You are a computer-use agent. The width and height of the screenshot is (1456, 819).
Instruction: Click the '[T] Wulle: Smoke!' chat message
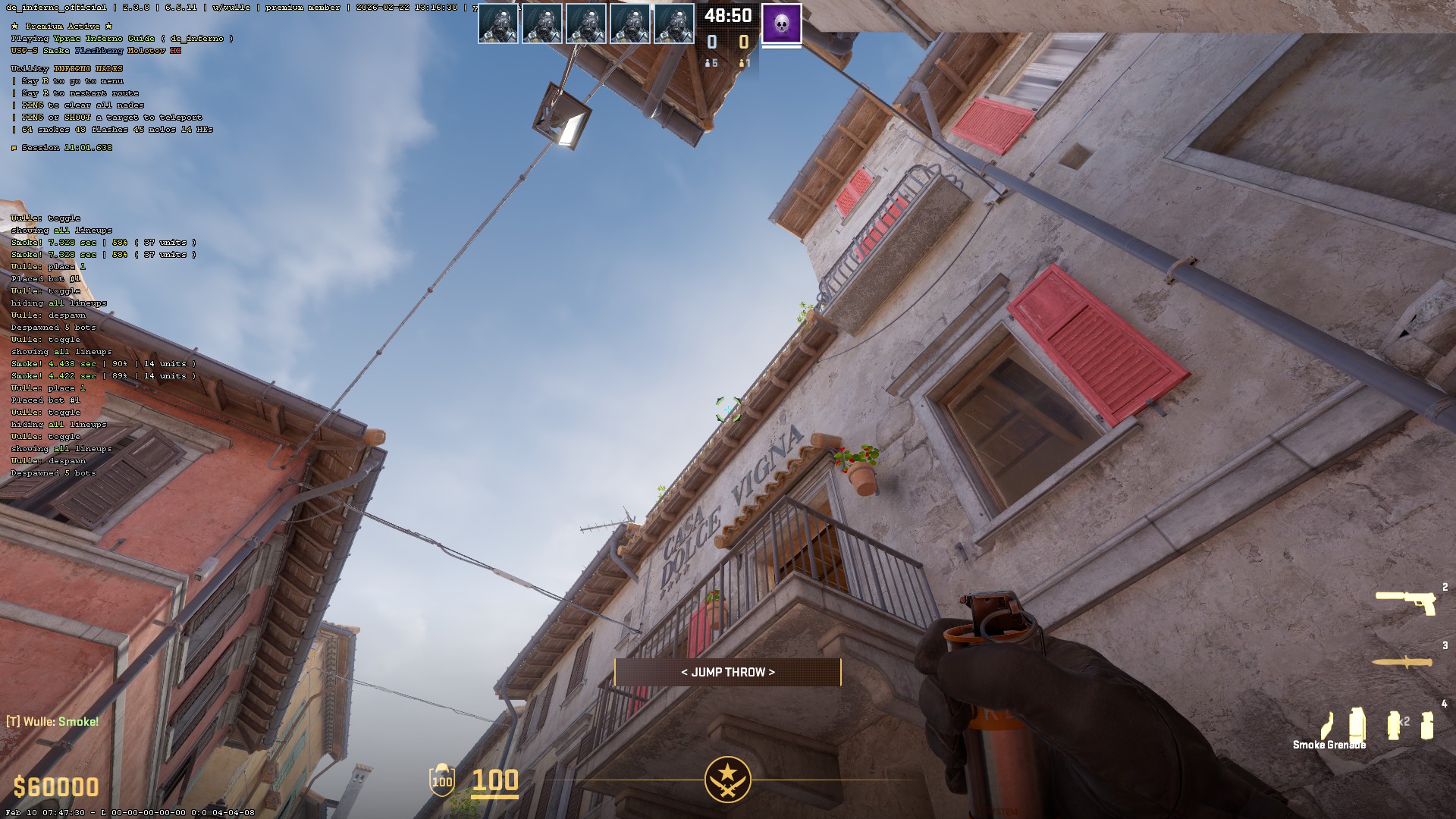click(x=52, y=721)
